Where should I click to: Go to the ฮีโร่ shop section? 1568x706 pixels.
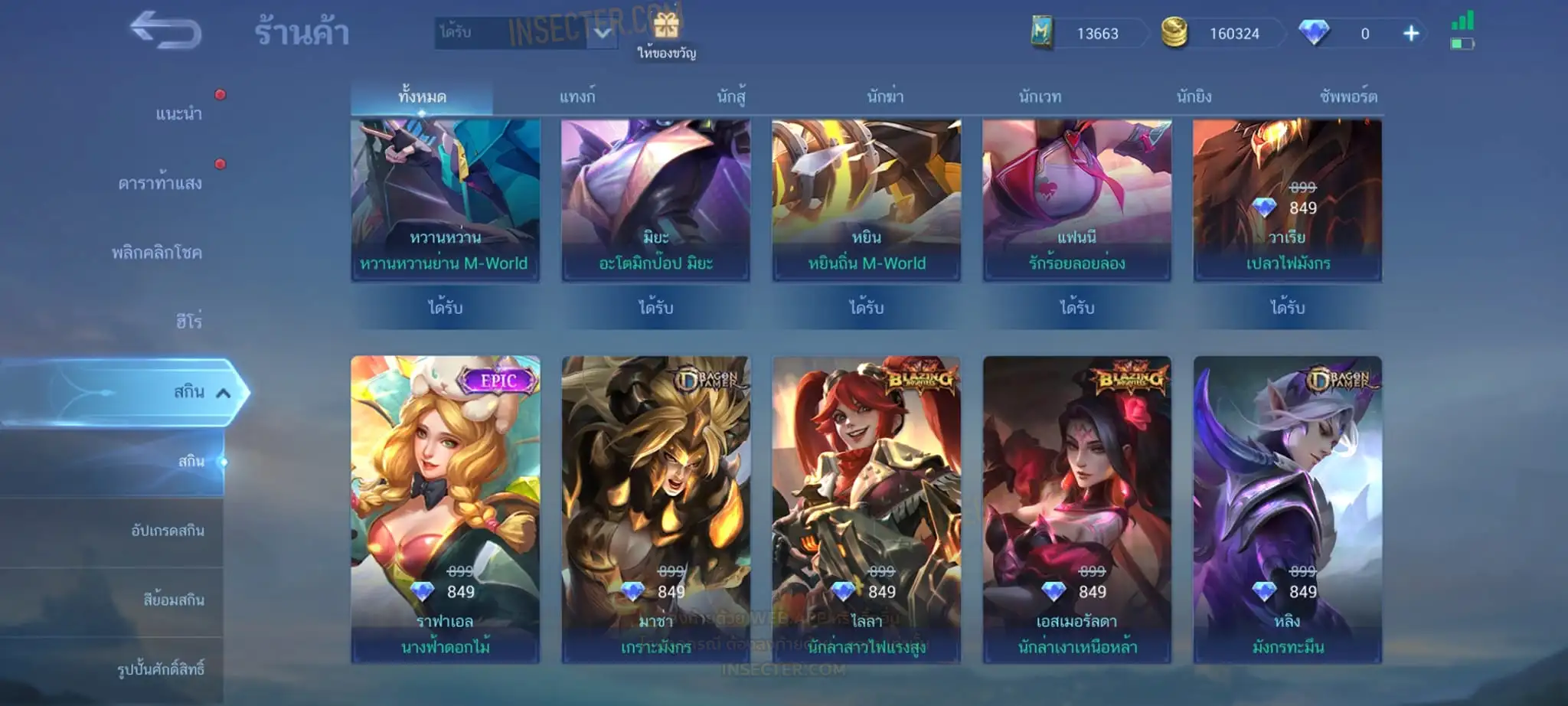188,322
